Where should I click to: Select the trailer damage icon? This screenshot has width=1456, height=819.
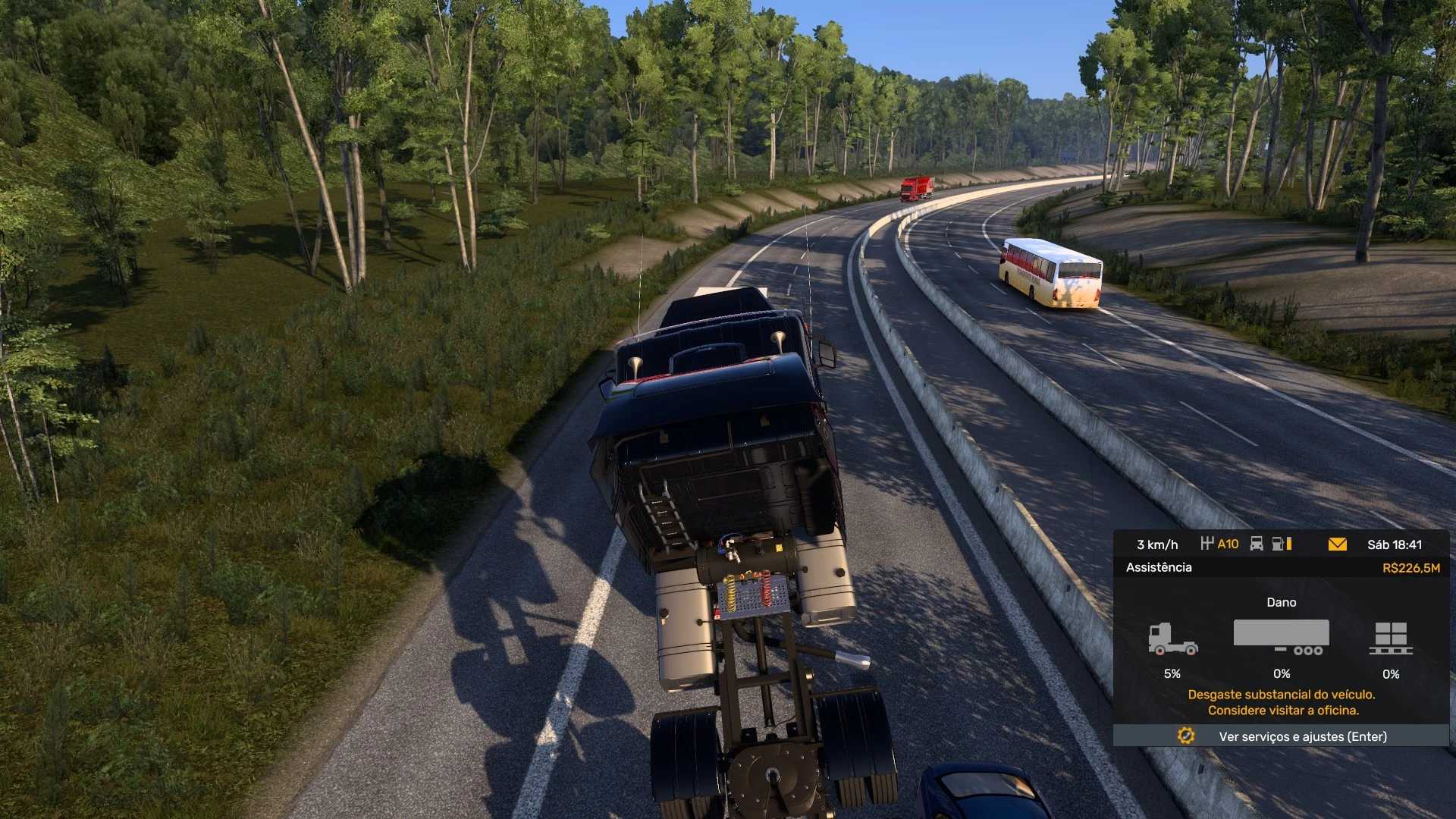(1281, 637)
